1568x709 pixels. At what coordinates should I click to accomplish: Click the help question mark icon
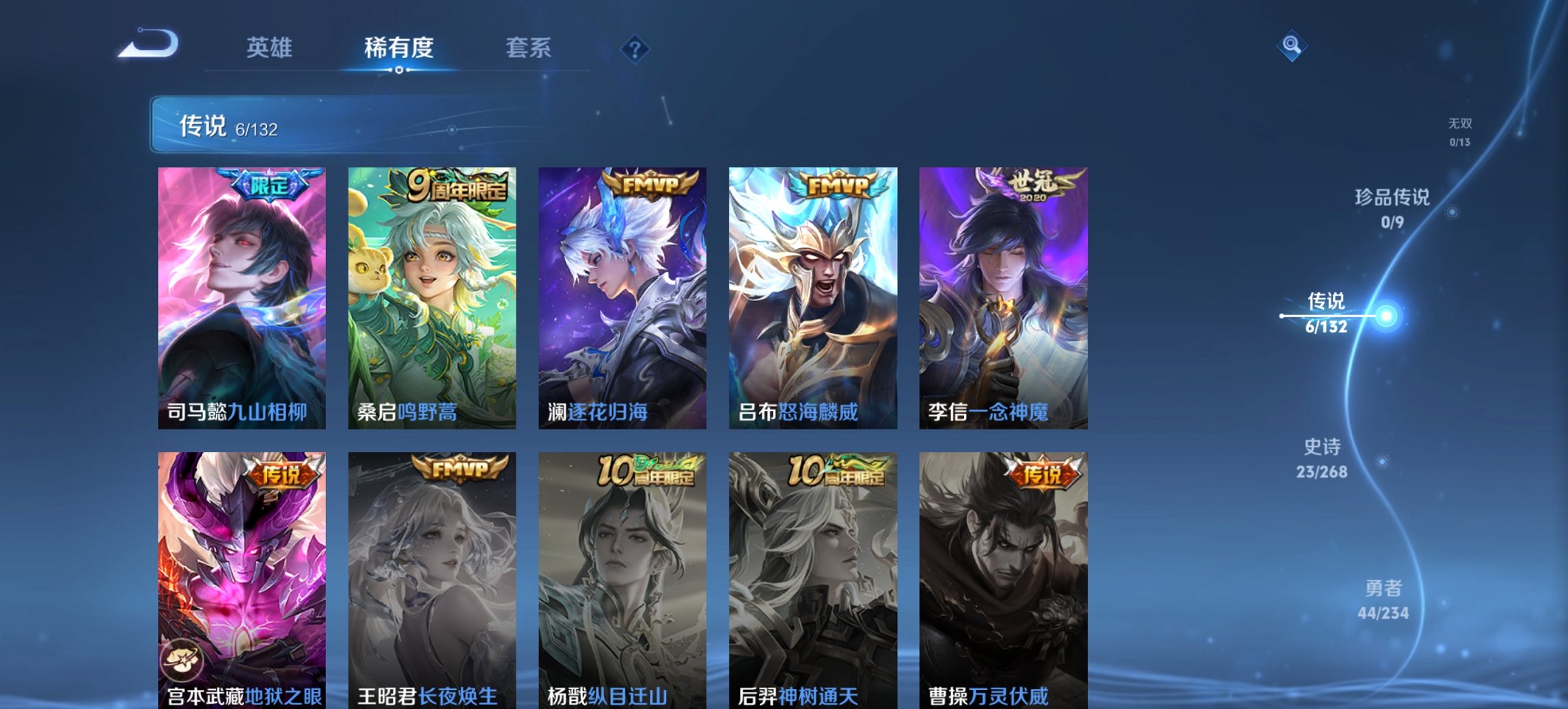635,49
